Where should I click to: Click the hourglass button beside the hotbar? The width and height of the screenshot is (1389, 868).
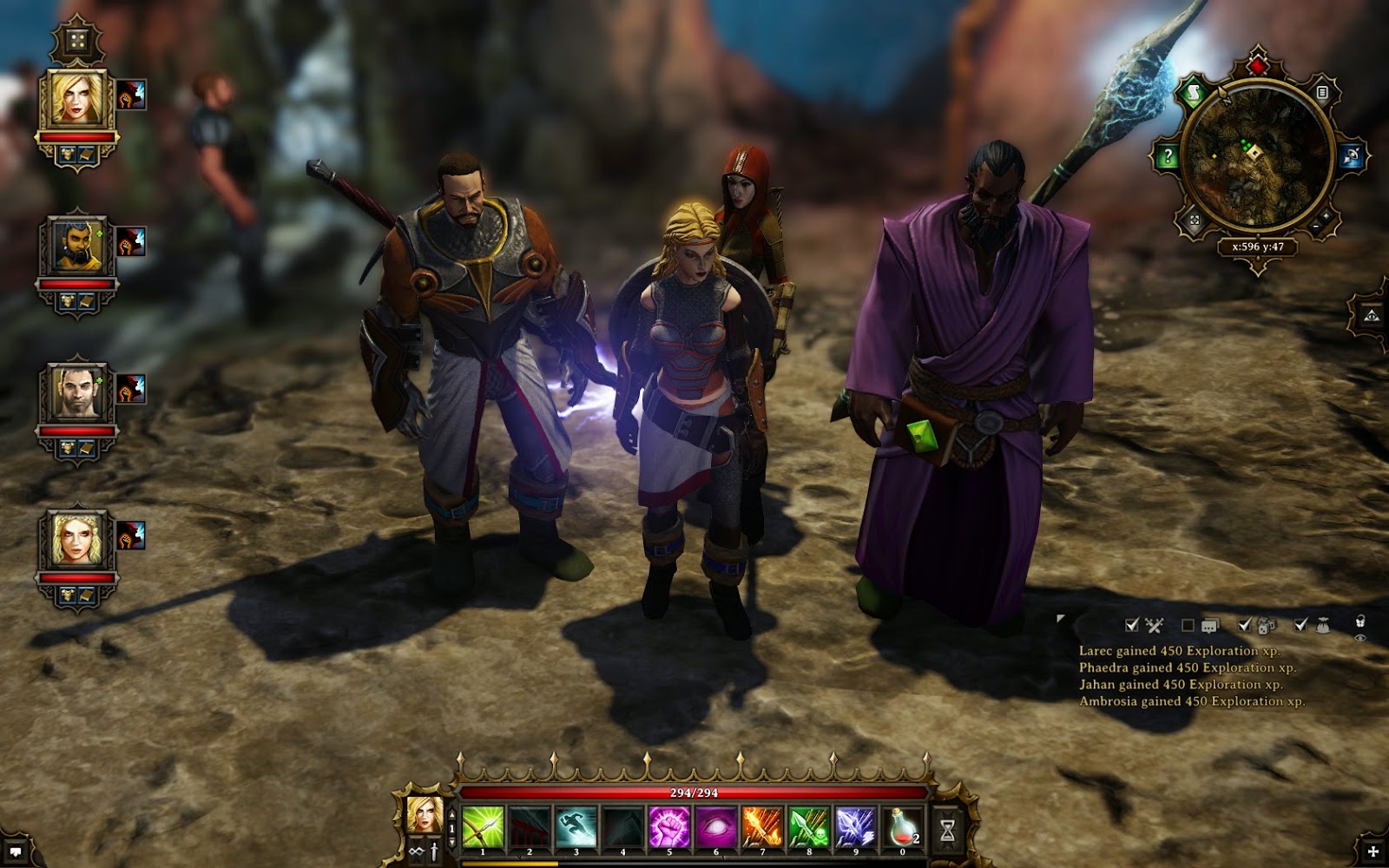(947, 831)
